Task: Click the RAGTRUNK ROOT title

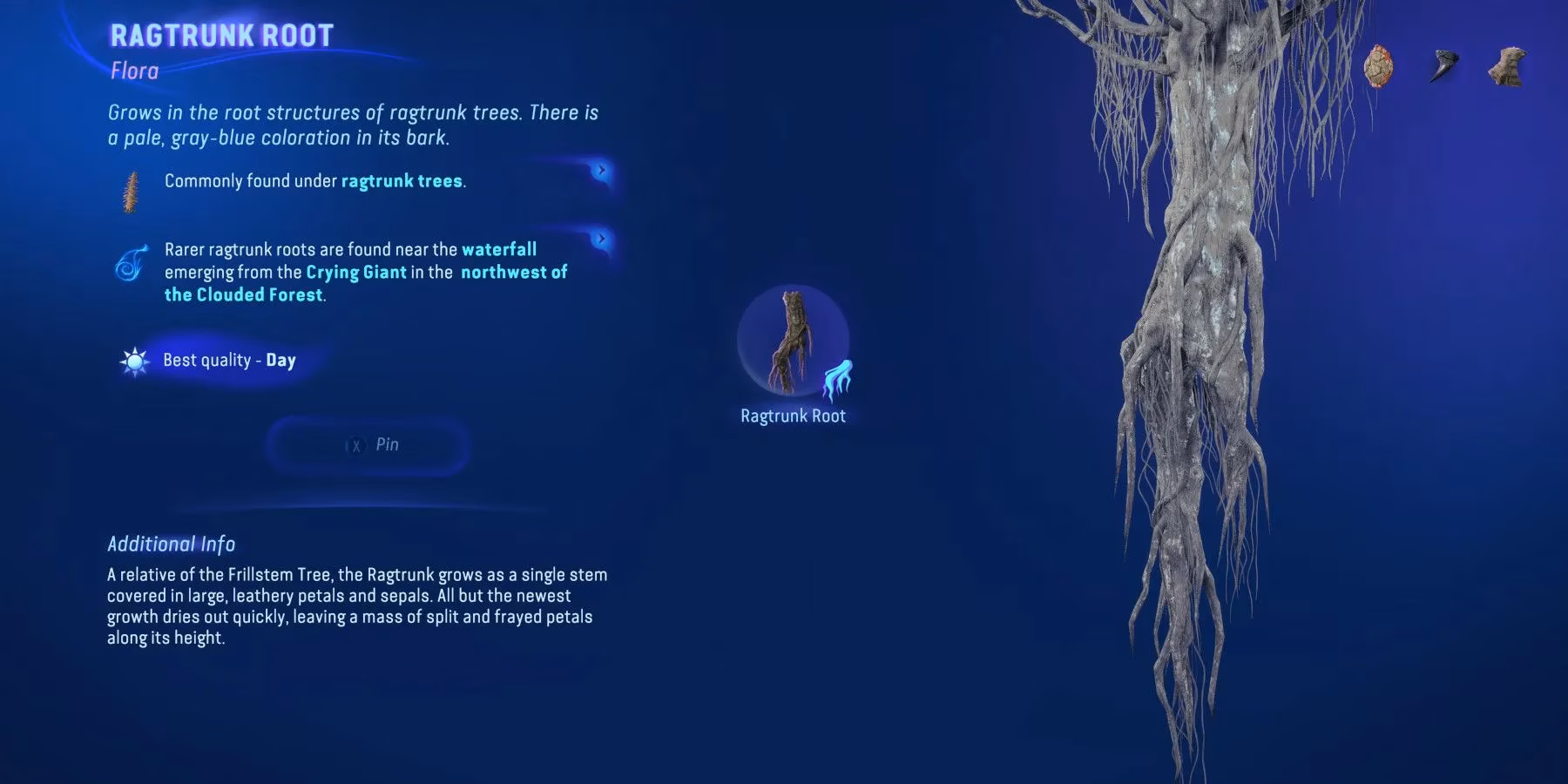Action: [x=220, y=36]
